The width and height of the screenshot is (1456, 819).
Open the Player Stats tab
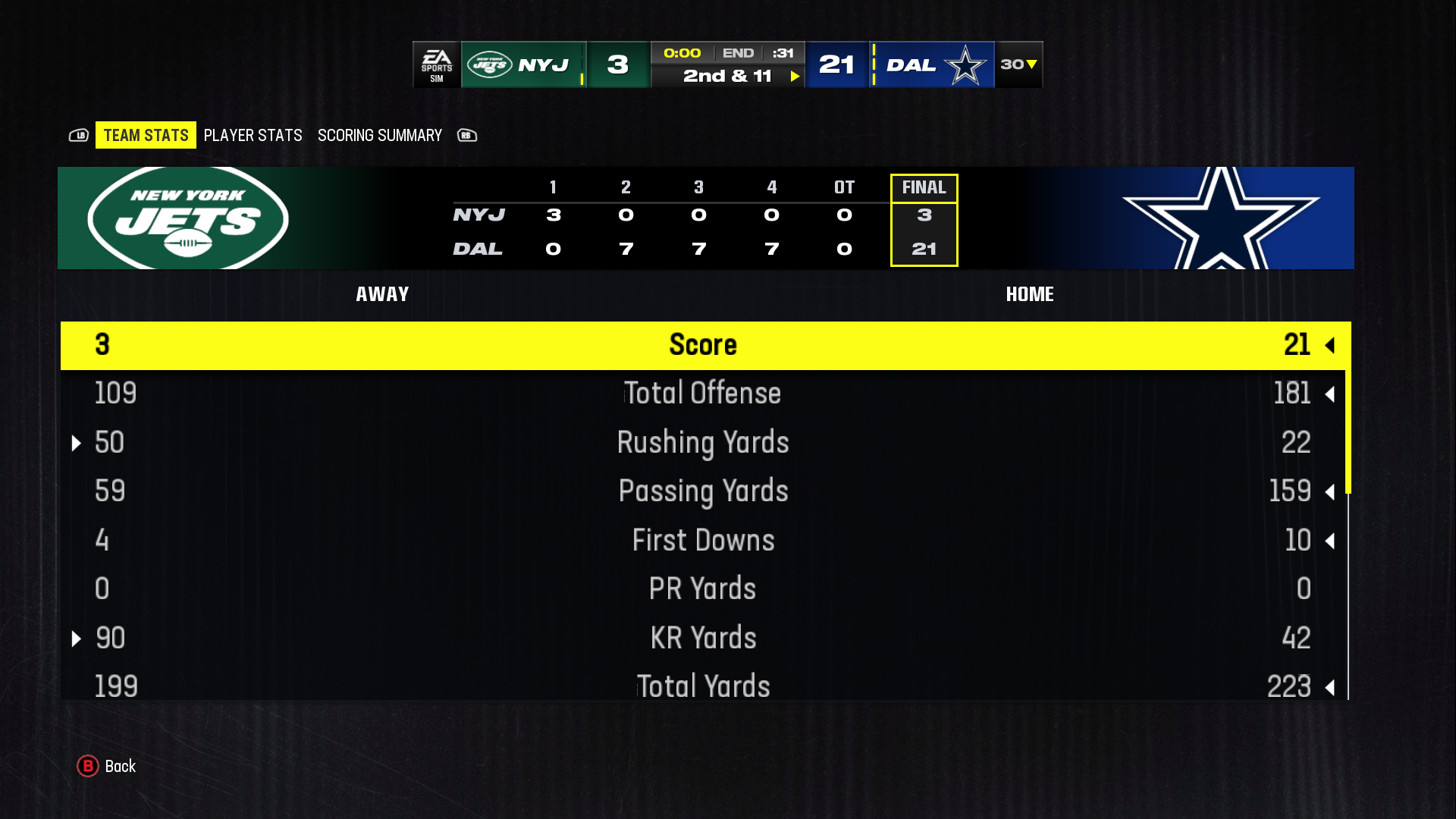(253, 135)
